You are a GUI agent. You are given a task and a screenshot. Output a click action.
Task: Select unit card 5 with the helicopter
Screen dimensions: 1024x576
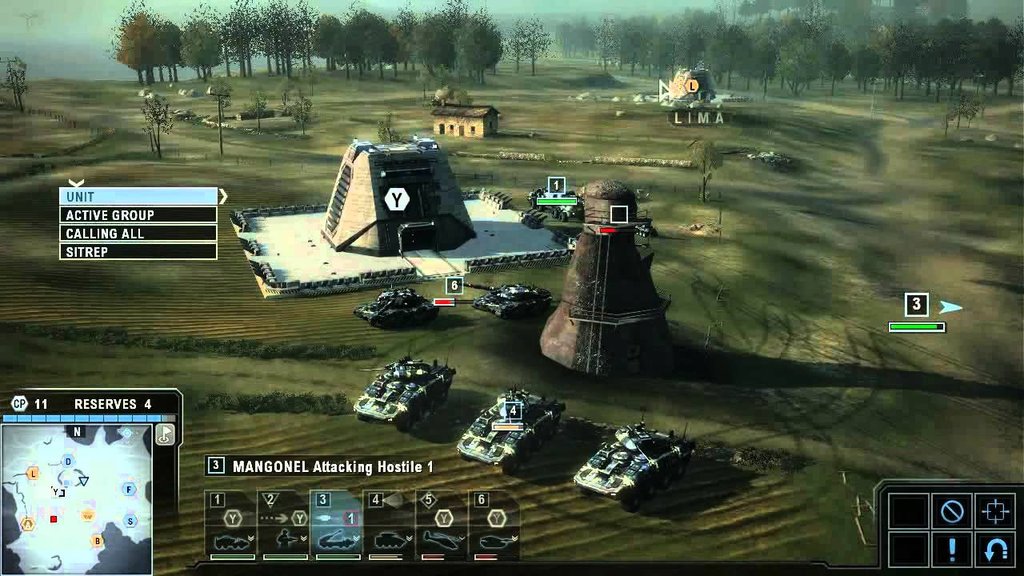[x=442, y=525]
